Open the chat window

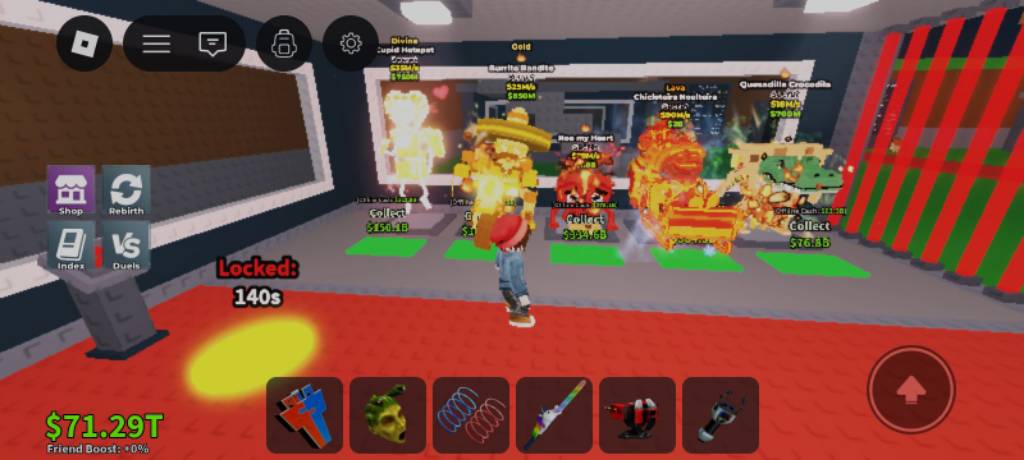212,44
